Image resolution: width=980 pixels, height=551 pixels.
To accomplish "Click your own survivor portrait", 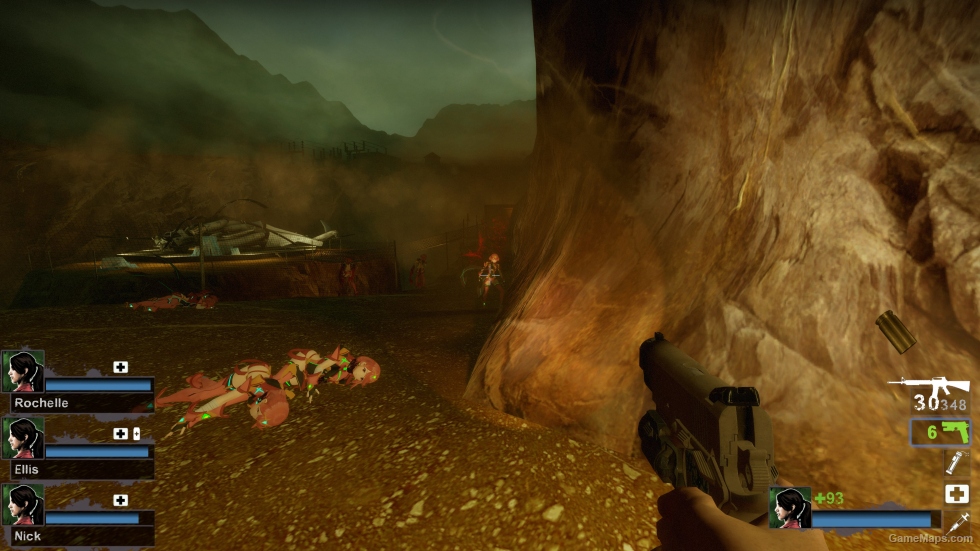I will click(789, 508).
